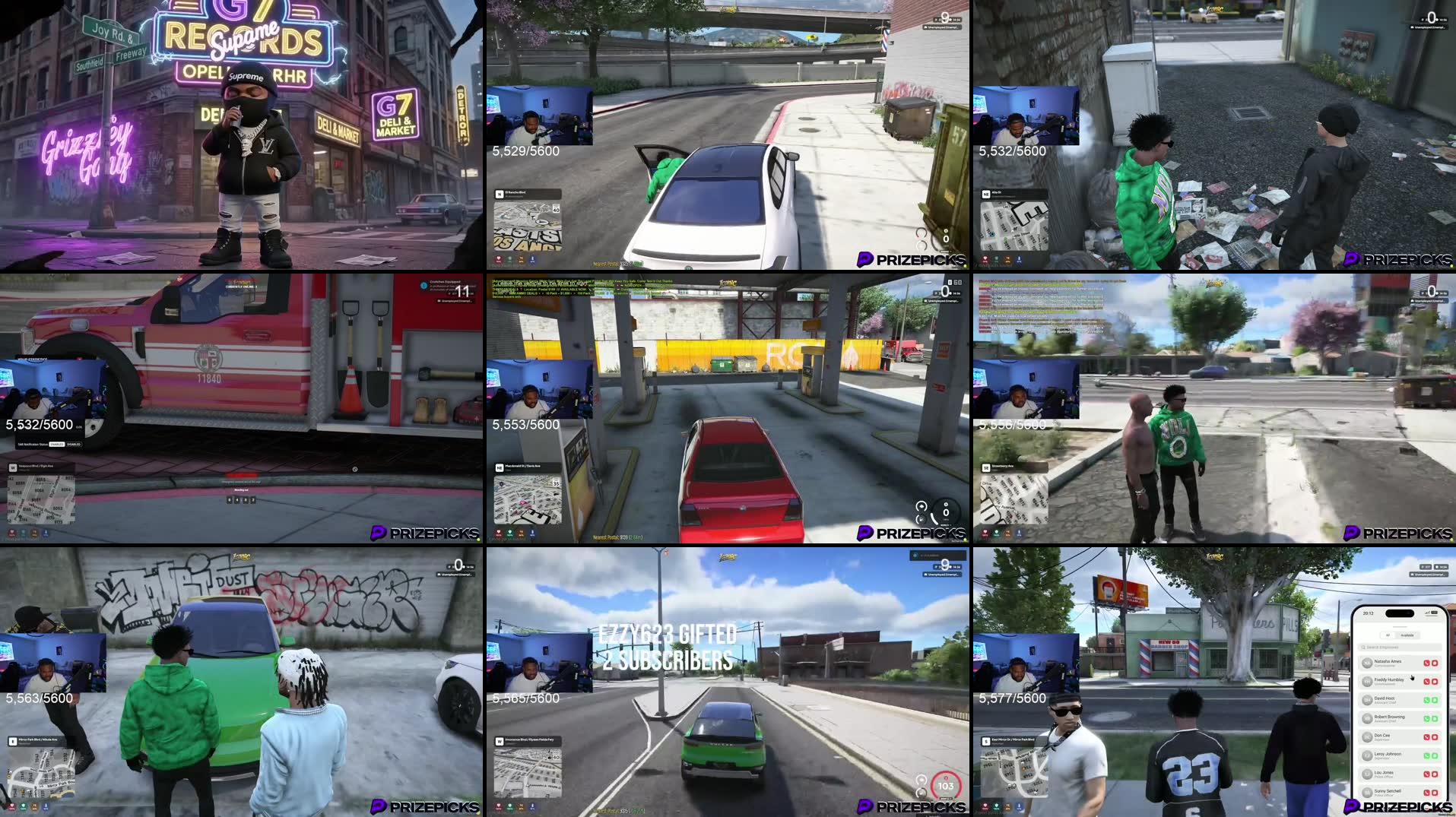Enable the Skill Notification Status ENABLED button

tap(56, 445)
